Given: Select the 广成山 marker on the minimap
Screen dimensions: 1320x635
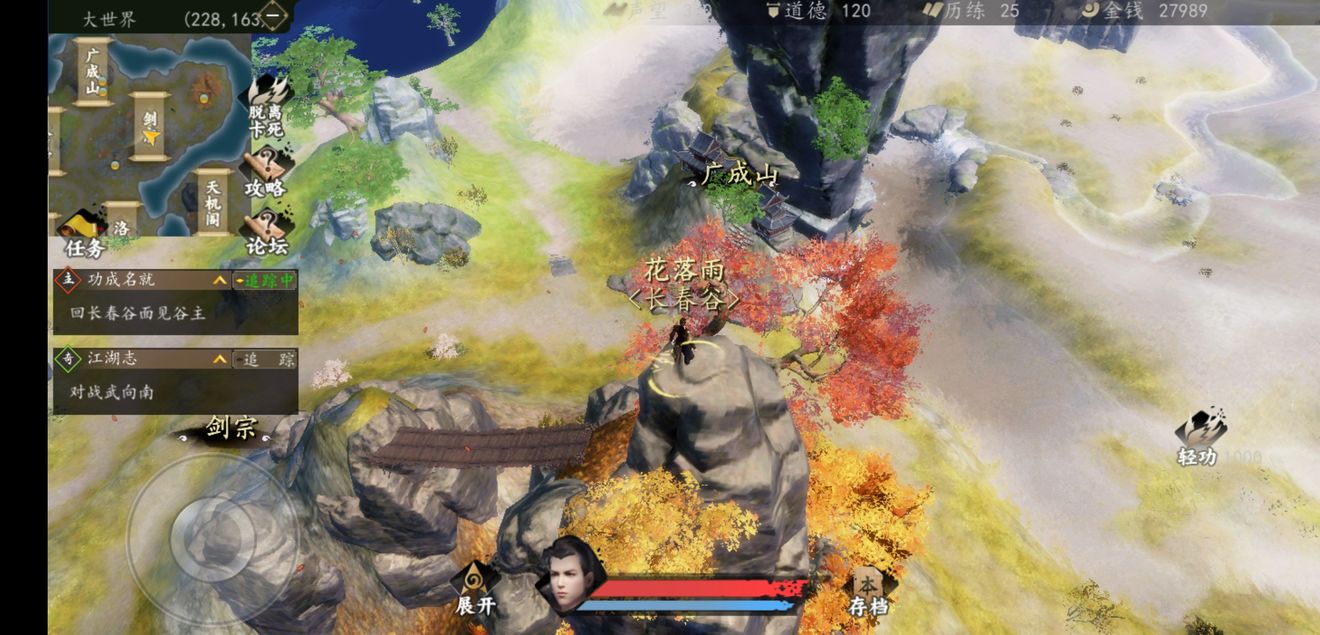Looking at the screenshot, I should (92, 70).
